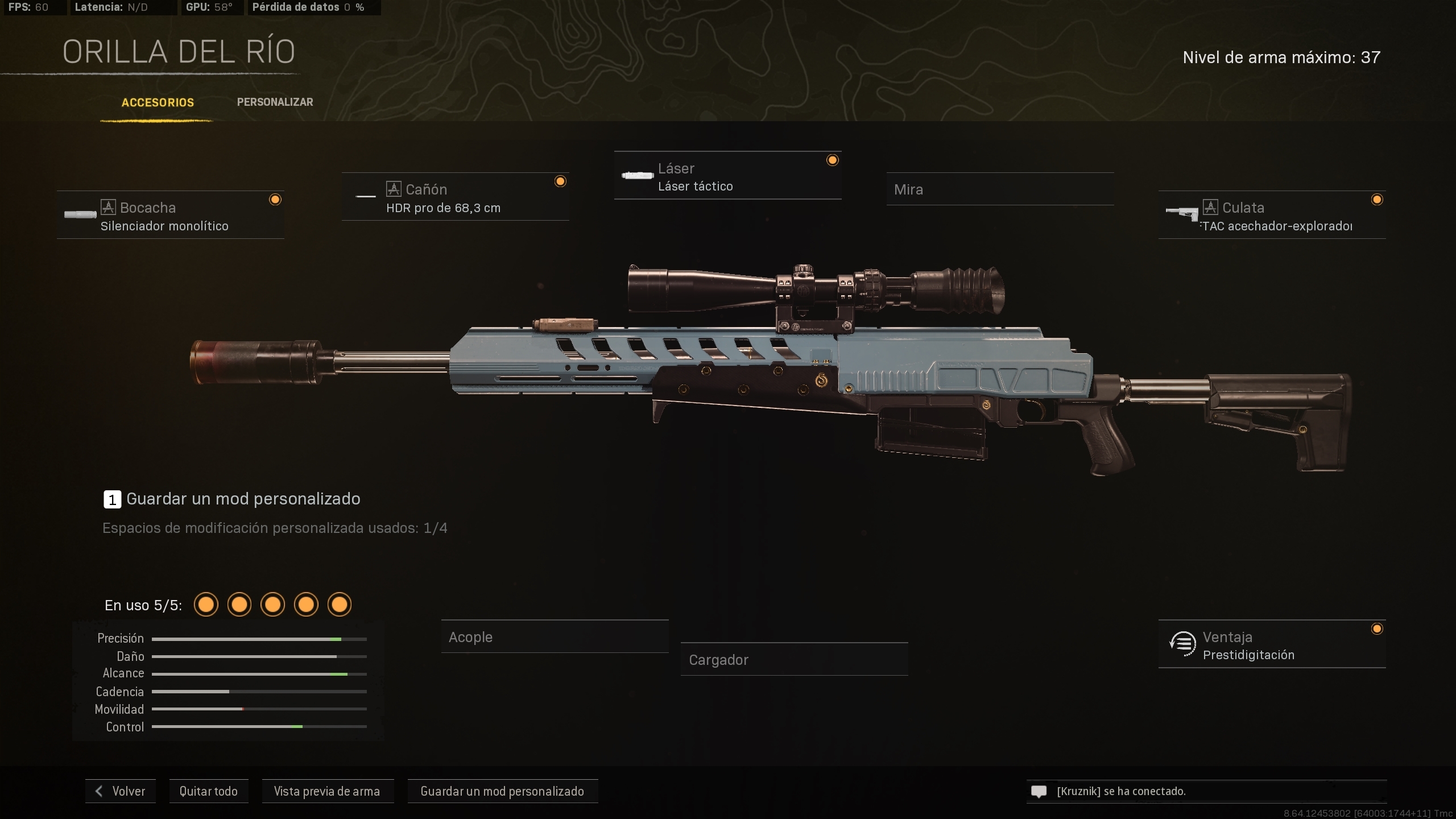Toggle the orange indicator on the Láser slot
1456x819 pixels.
[832, 160]
